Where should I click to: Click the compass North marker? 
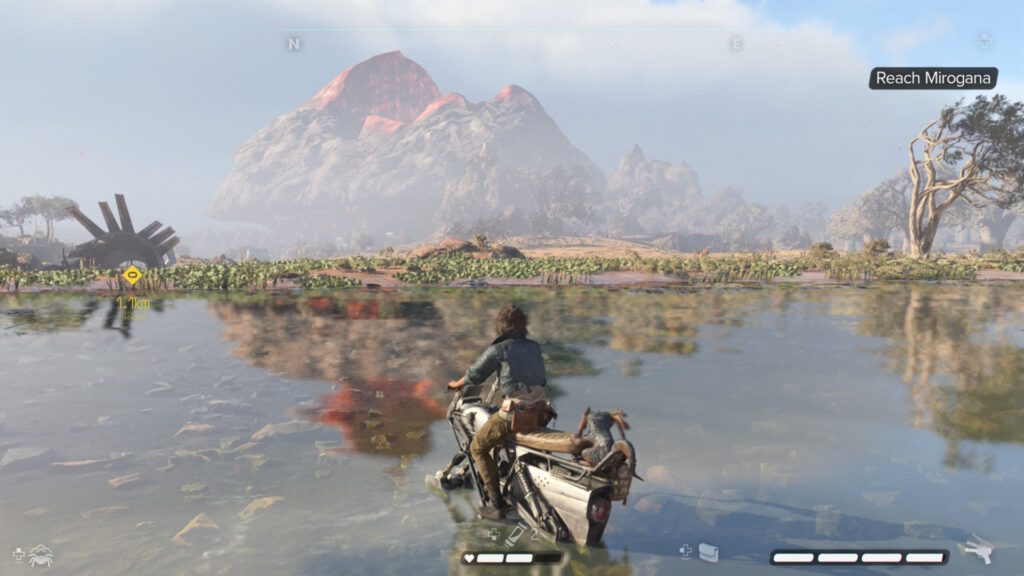pos(293,44)
